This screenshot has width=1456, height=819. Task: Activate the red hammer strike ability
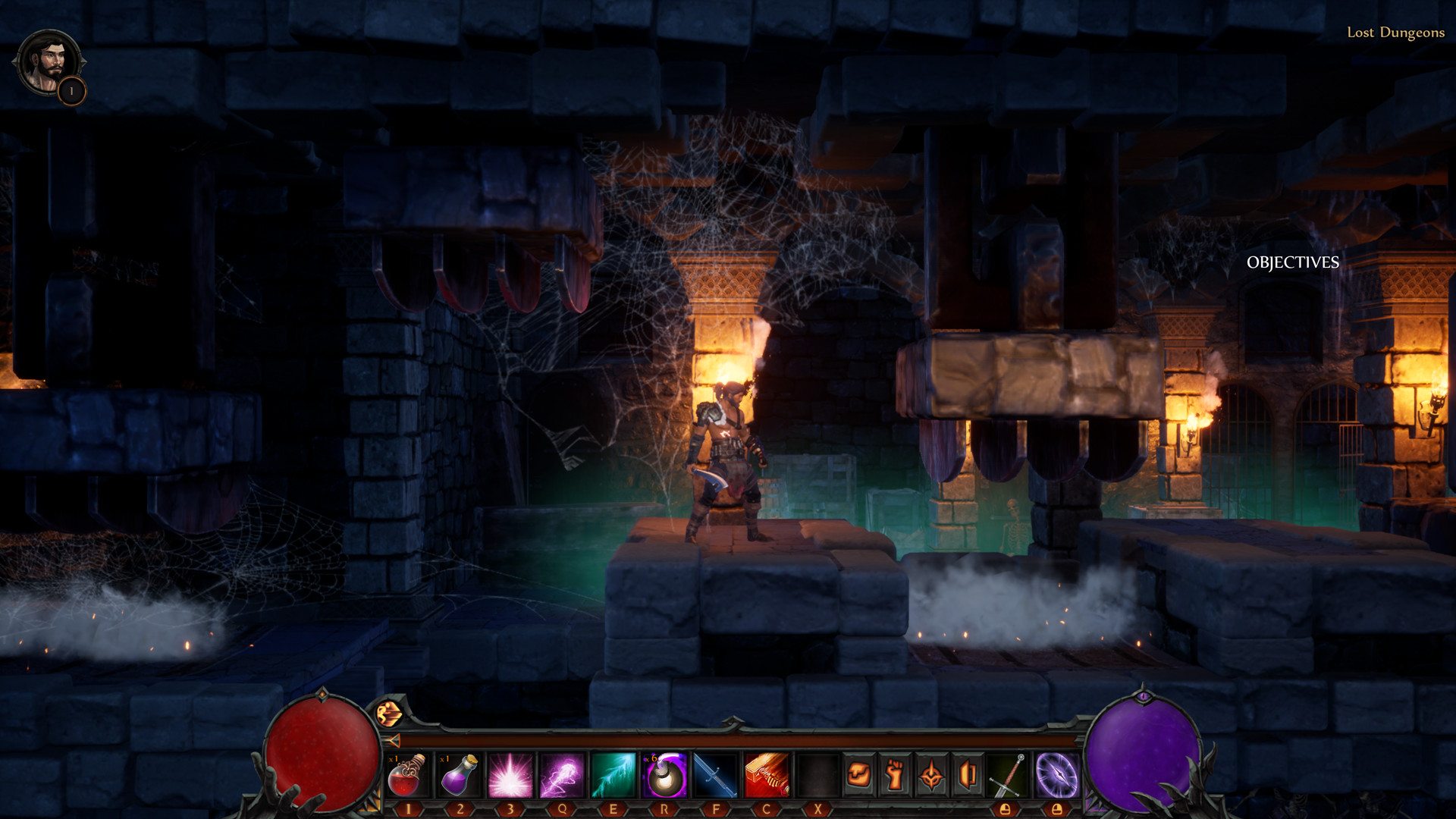click(x=767, y=775)
